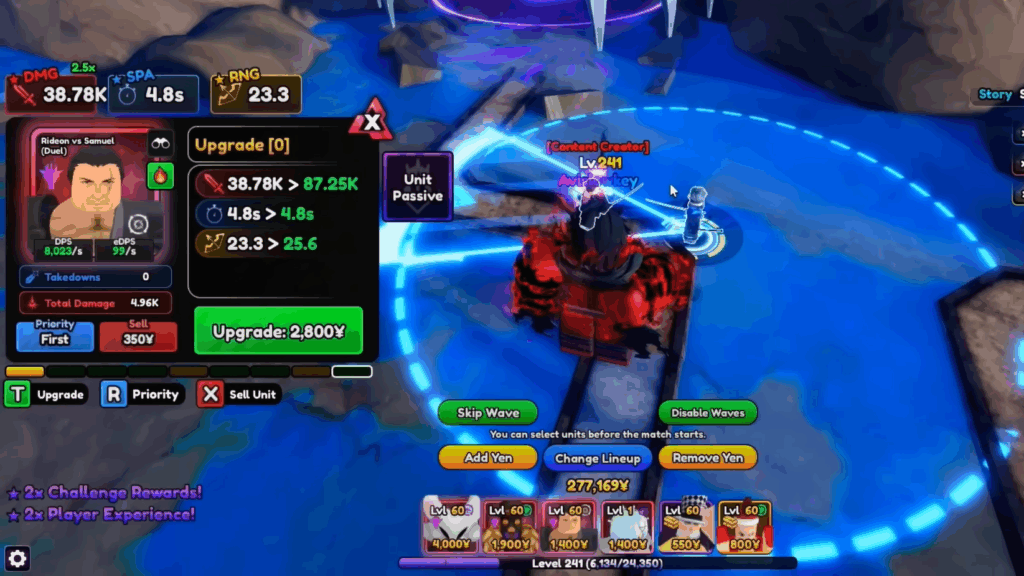Skip the current wave
The width and height of the screenshot is (1024, 576).
[488, 413]
